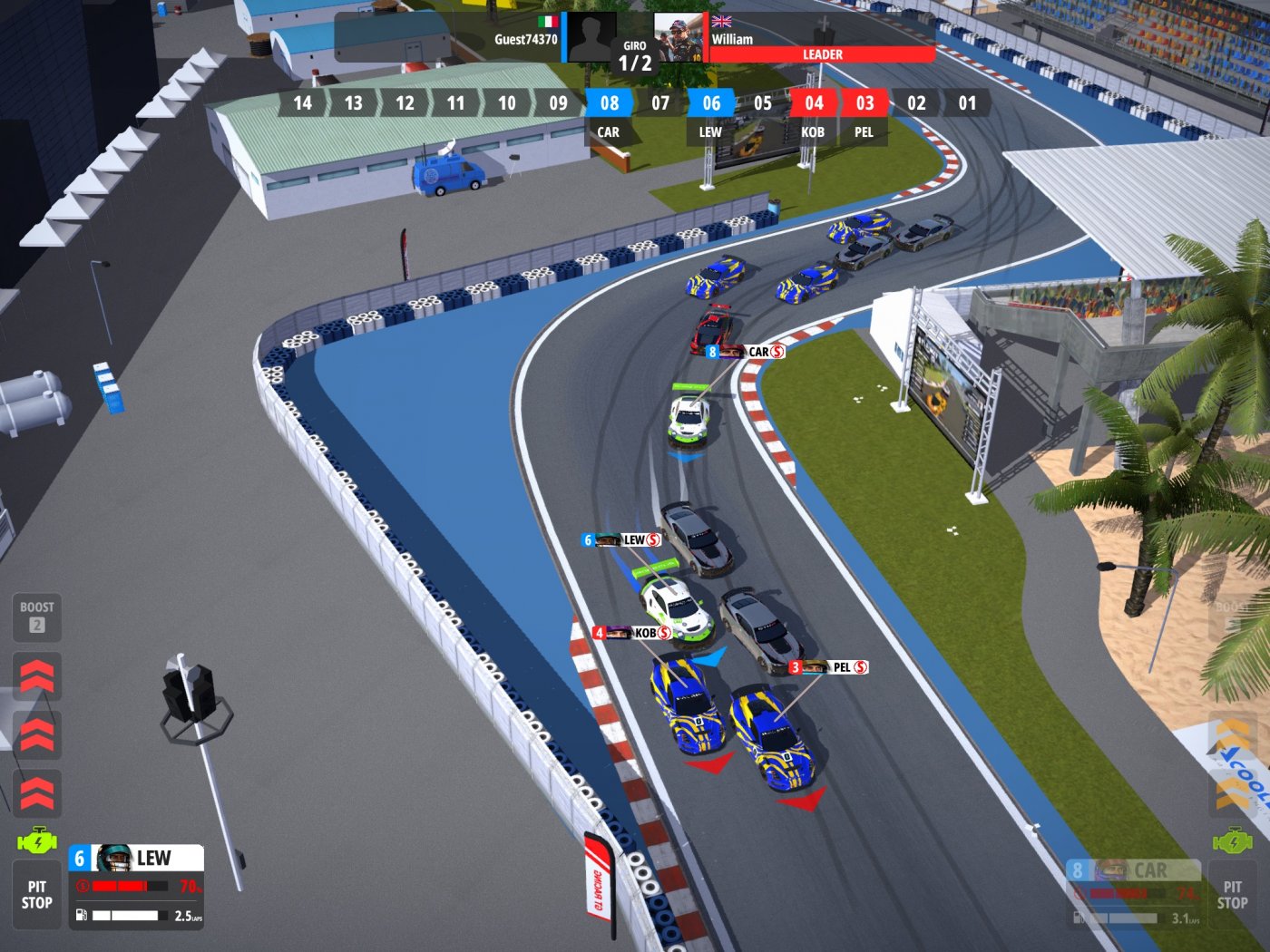Tap the fuel pump icon on LEW's driver card
The height and width of the screenshot is (952, 1270).
point(82,914)
